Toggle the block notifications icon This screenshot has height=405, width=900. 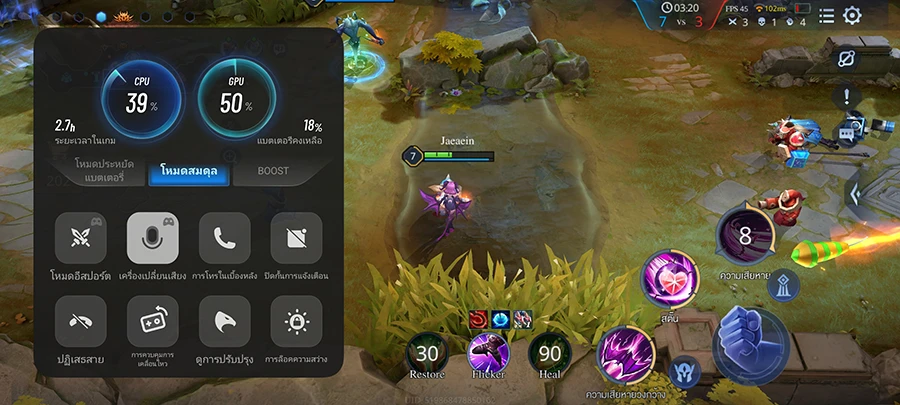point(297,238)
